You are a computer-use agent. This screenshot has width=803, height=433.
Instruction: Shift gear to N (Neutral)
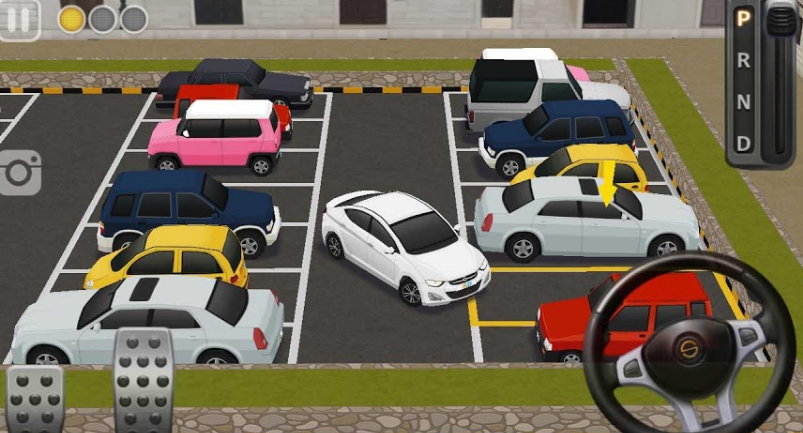click(743, 101)
